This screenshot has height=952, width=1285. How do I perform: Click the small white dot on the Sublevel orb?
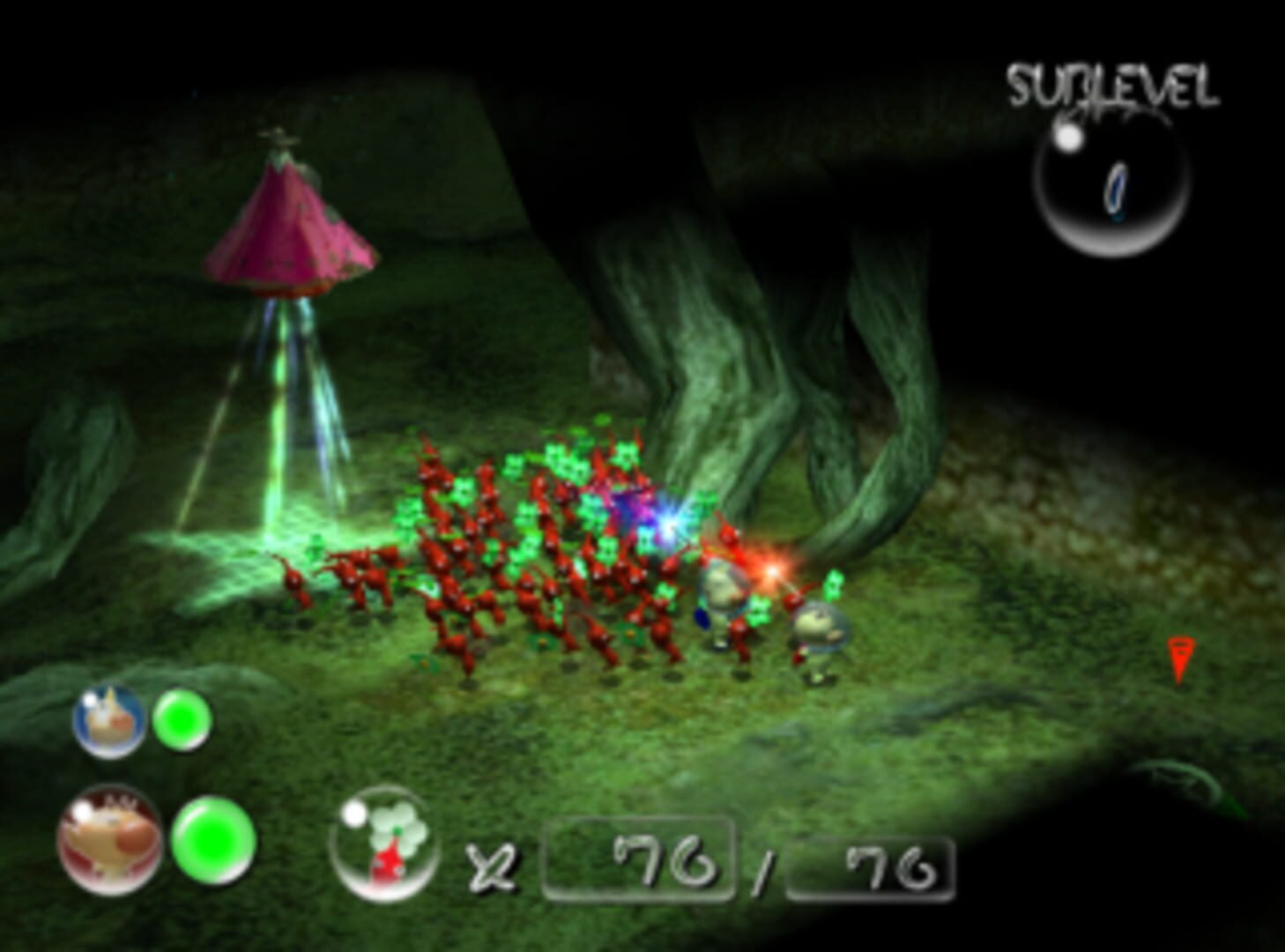1070,137
